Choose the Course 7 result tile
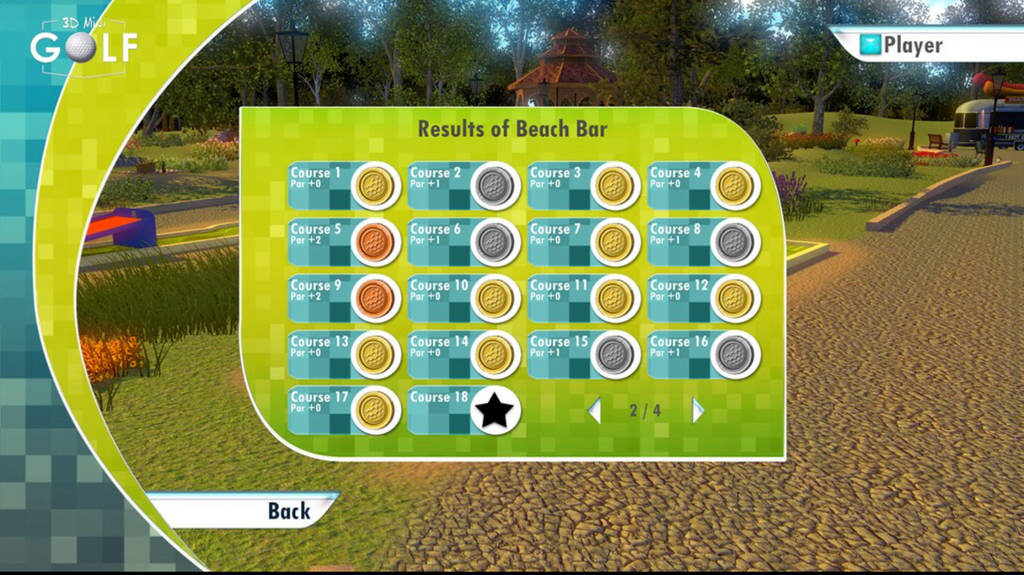Screen dimensions: 1024x575 pyautogui.click(x=583, y=241)
